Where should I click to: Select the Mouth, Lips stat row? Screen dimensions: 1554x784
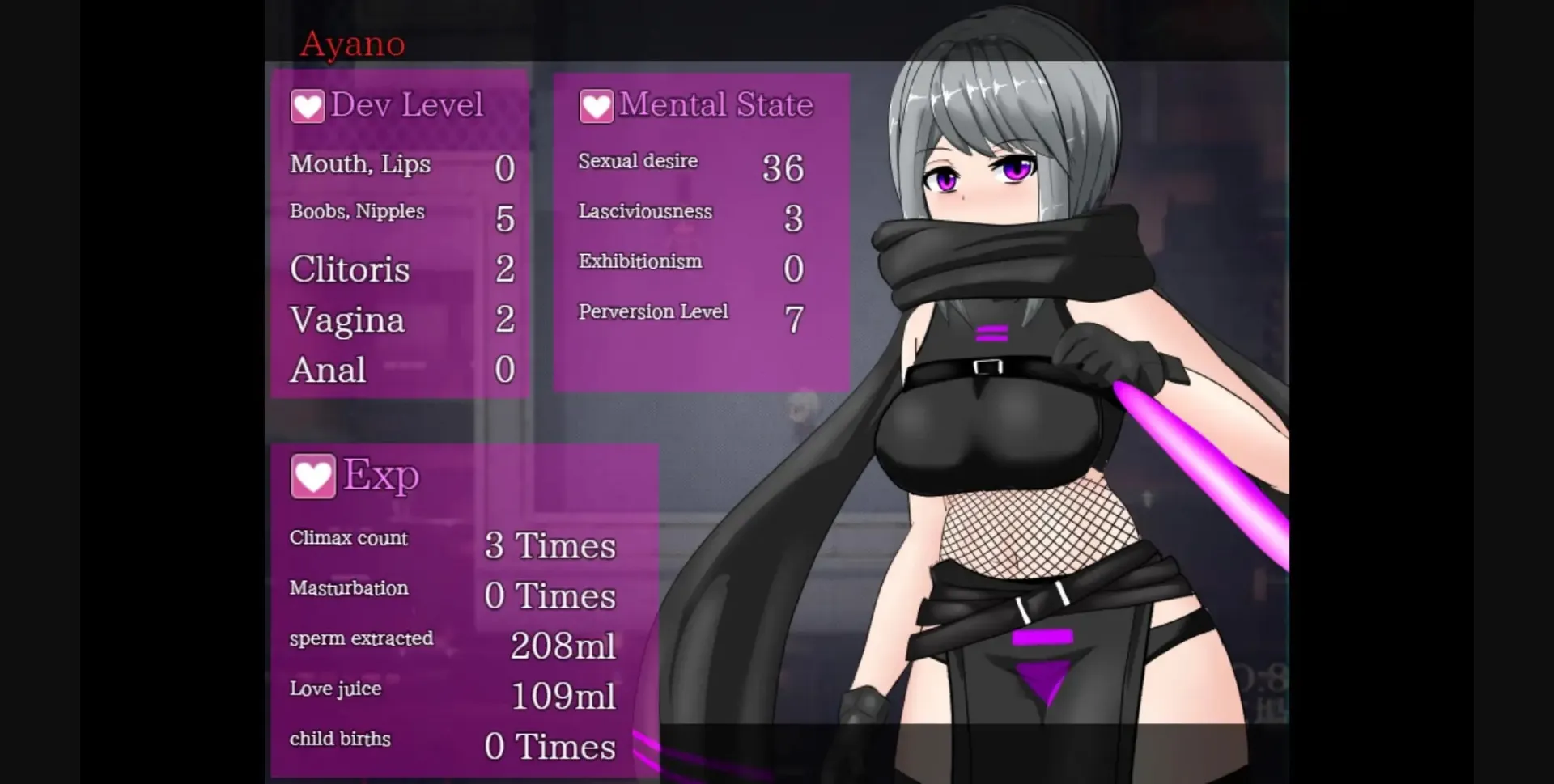pyautogui.click(x=360, y=165)
